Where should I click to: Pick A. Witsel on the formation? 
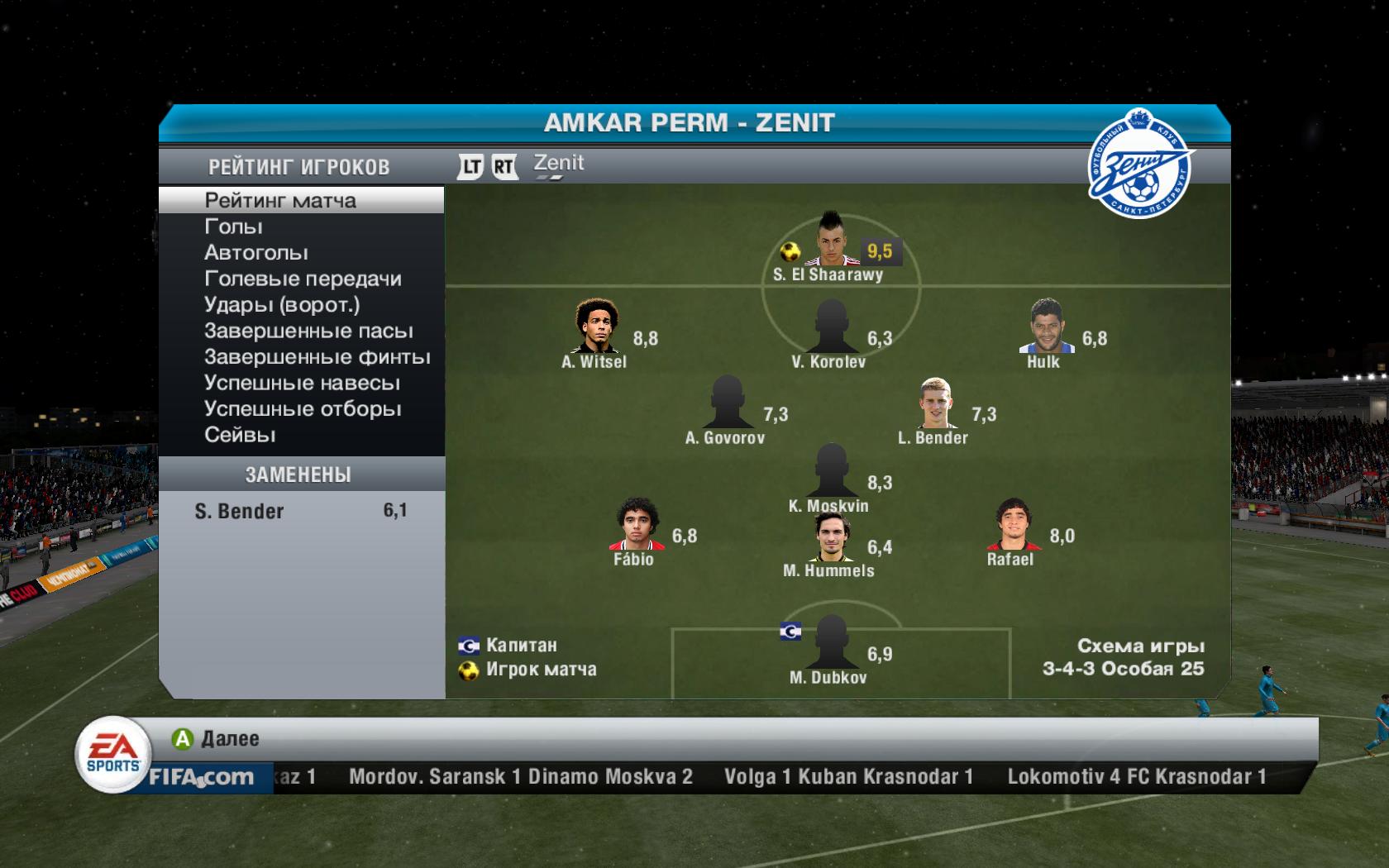[595, 327]
